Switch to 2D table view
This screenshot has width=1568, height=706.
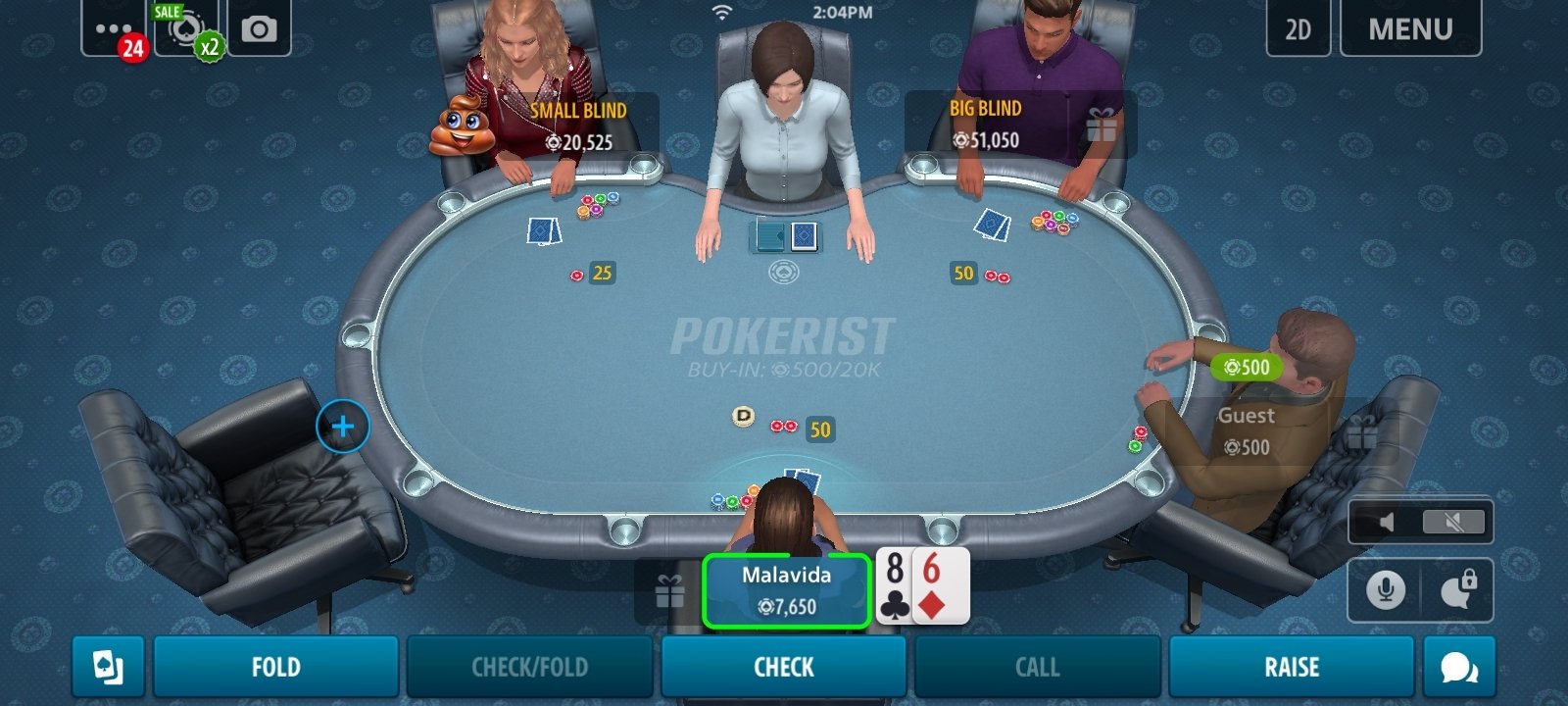point(1298,29)
